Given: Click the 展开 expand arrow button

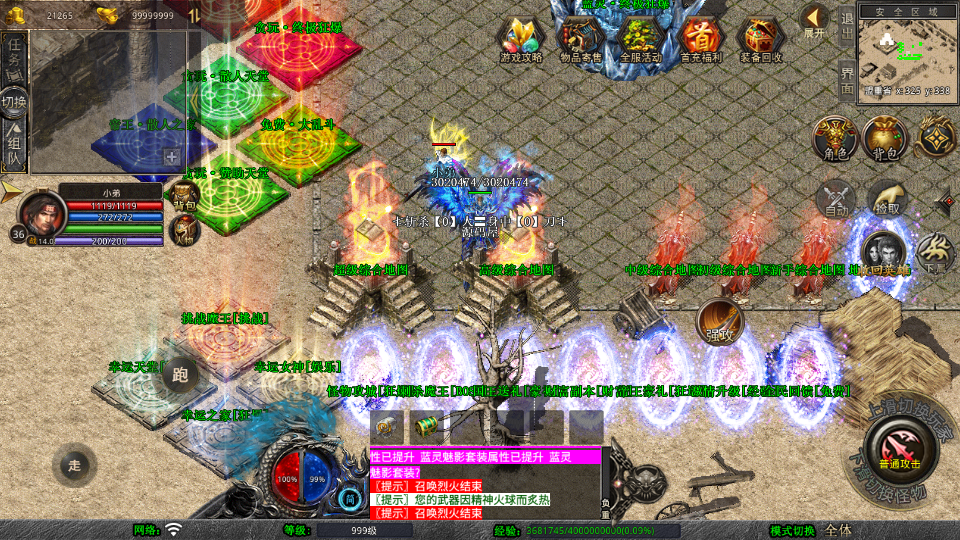Looking at the screenshot, I should click(x=815, y=19).
